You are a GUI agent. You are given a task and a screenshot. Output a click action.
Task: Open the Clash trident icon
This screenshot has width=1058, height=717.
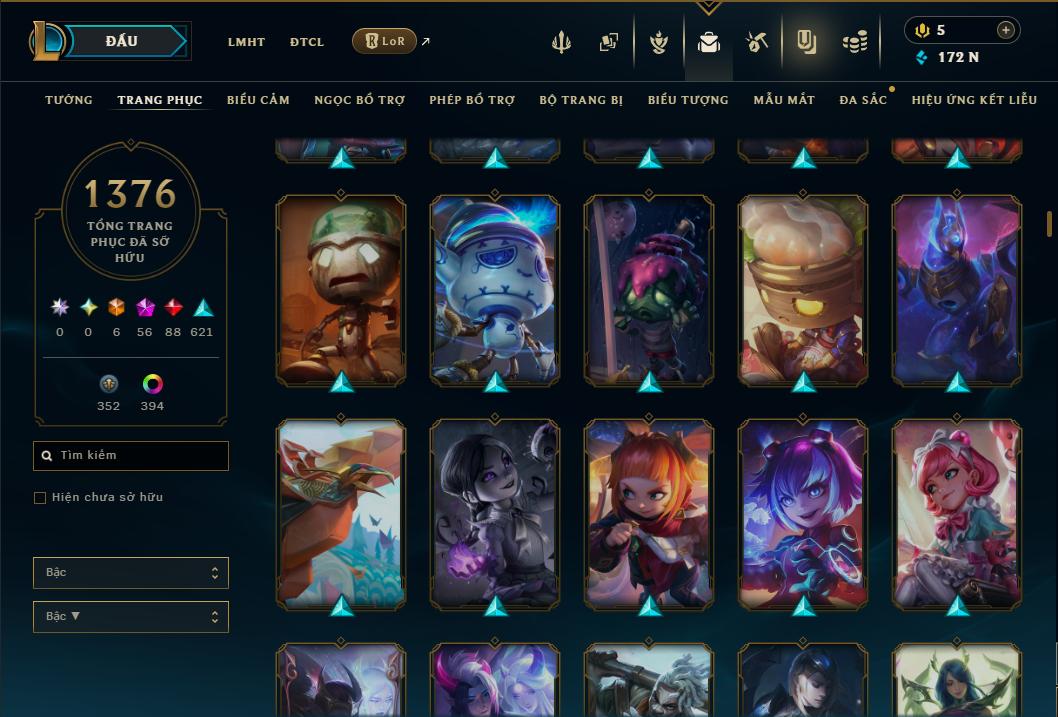coord(562,42)
